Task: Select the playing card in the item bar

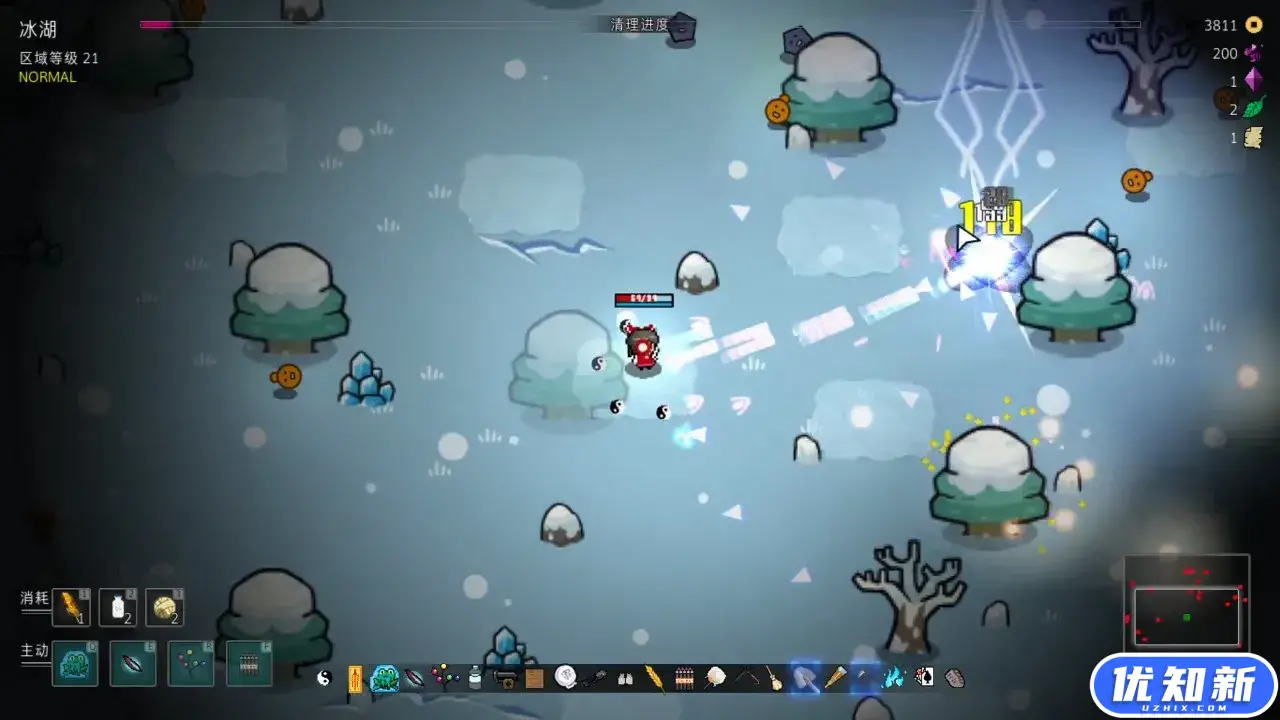Action: (925, 679)
